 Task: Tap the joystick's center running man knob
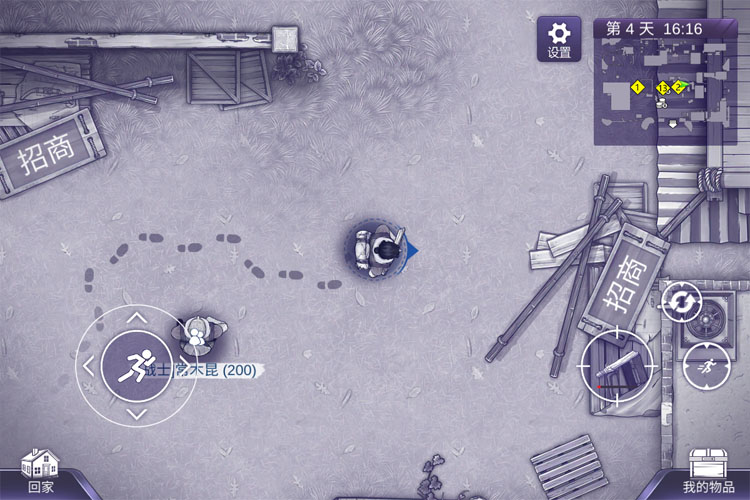point(137,366)
